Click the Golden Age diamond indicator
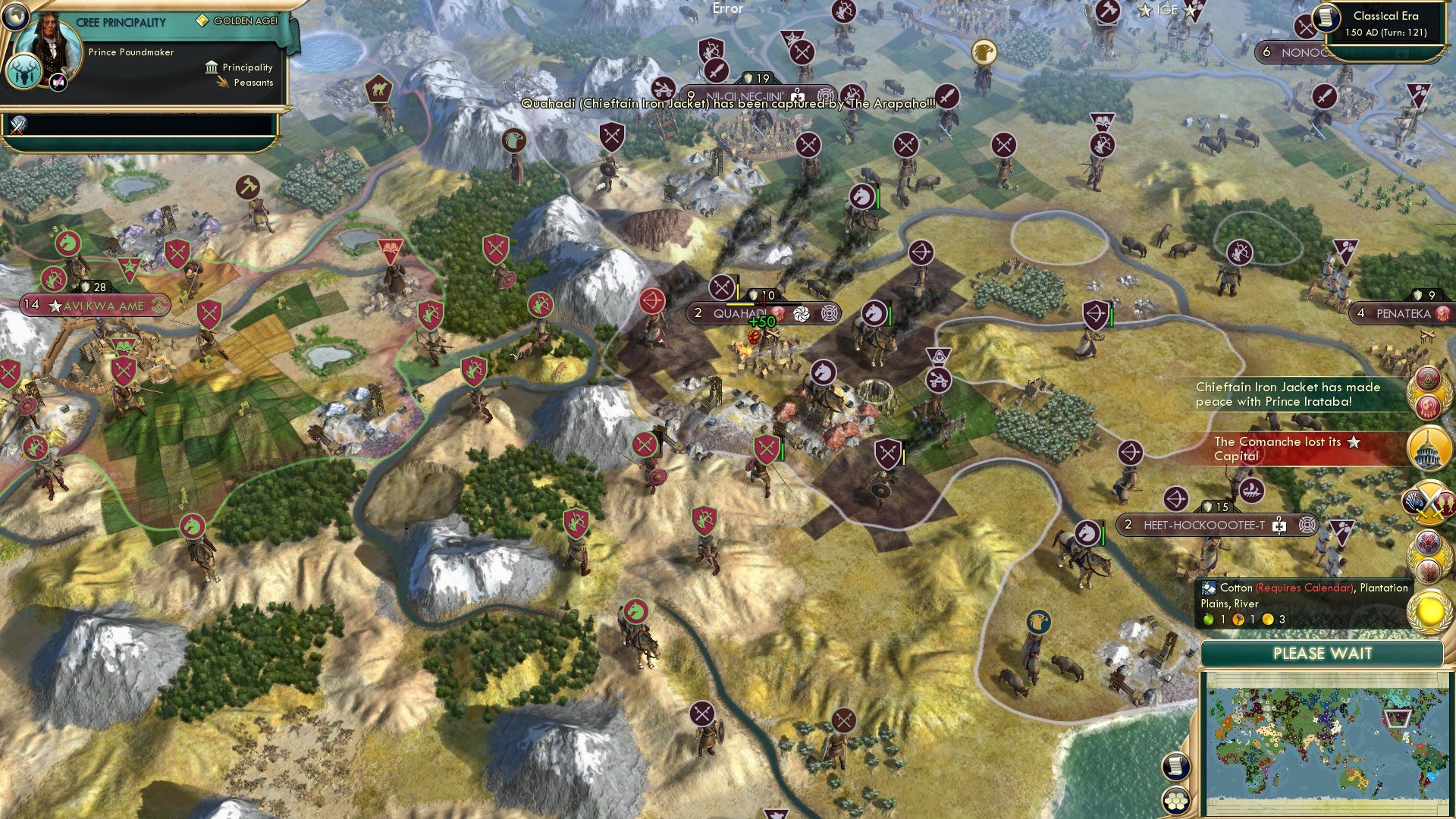Image resolution: width=1456 pixels, height=819 pixels. coord(202,21)
